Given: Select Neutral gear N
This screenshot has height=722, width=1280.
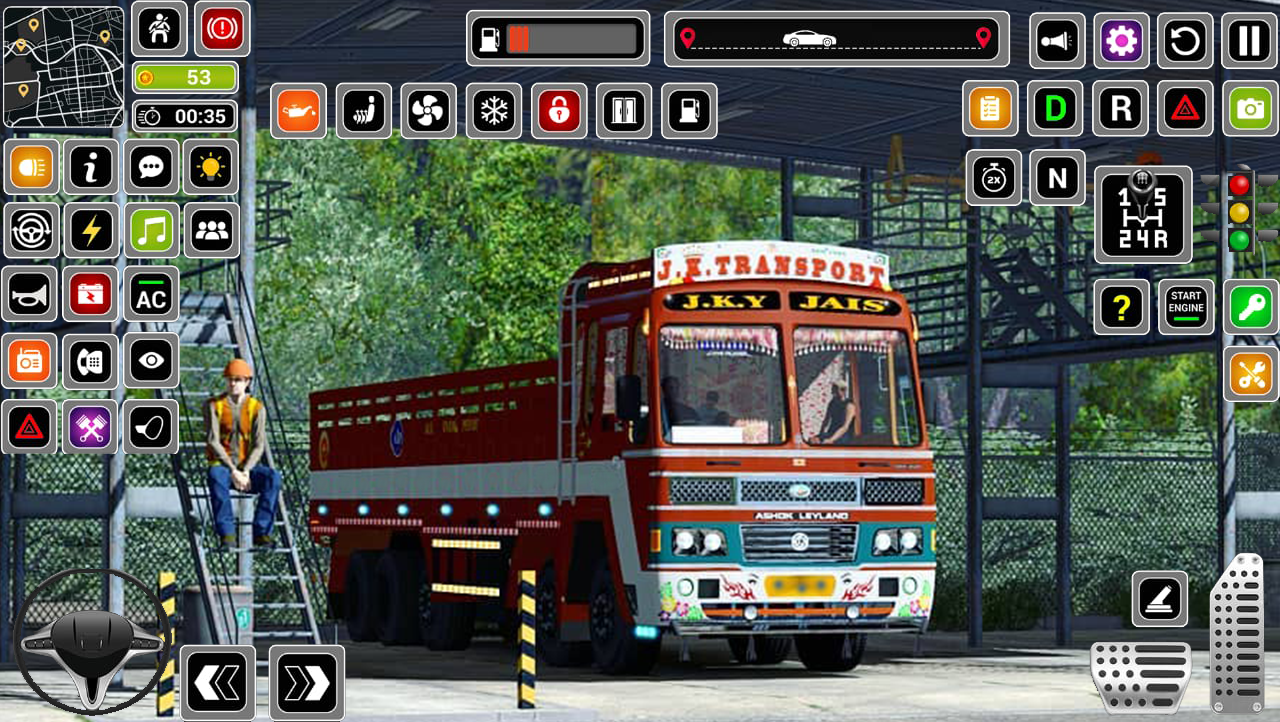Looking at the screenshot, I should coord(1057,178).
